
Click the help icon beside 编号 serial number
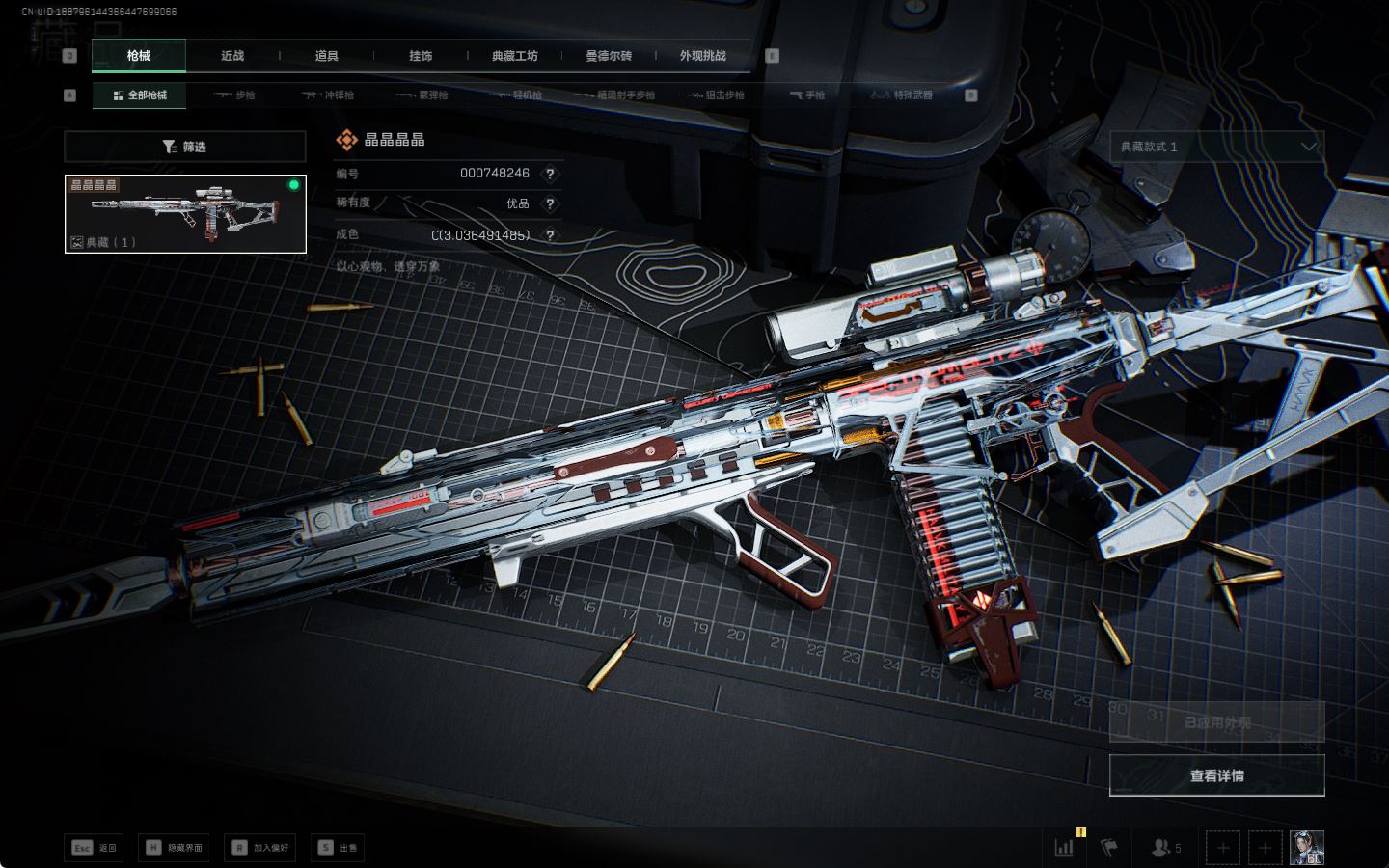tap(550, 174)
